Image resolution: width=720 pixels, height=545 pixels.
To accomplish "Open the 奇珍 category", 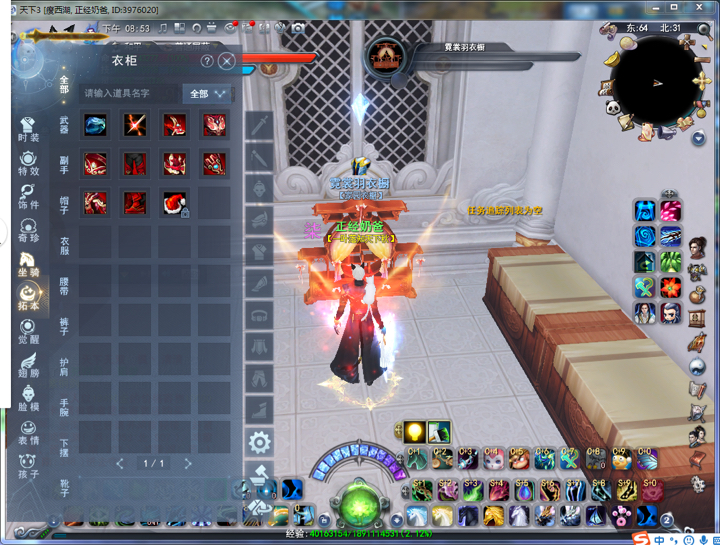I will point(28,230).
